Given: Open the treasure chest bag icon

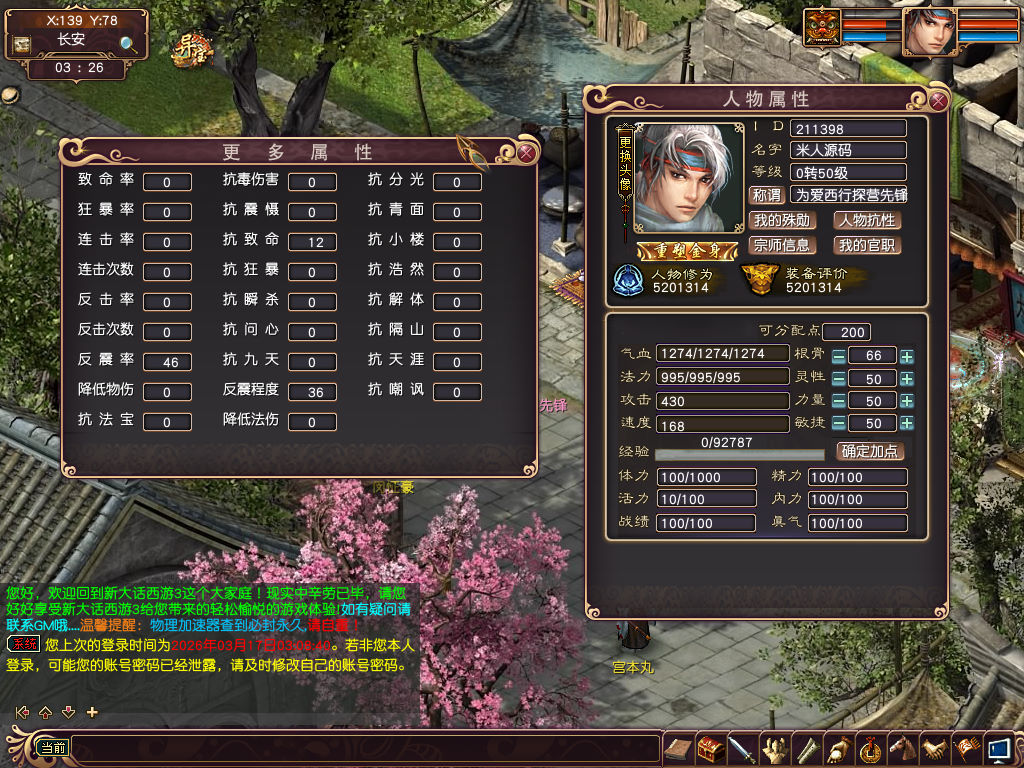Looking at the screenshot, I should (x=711, y=749).
